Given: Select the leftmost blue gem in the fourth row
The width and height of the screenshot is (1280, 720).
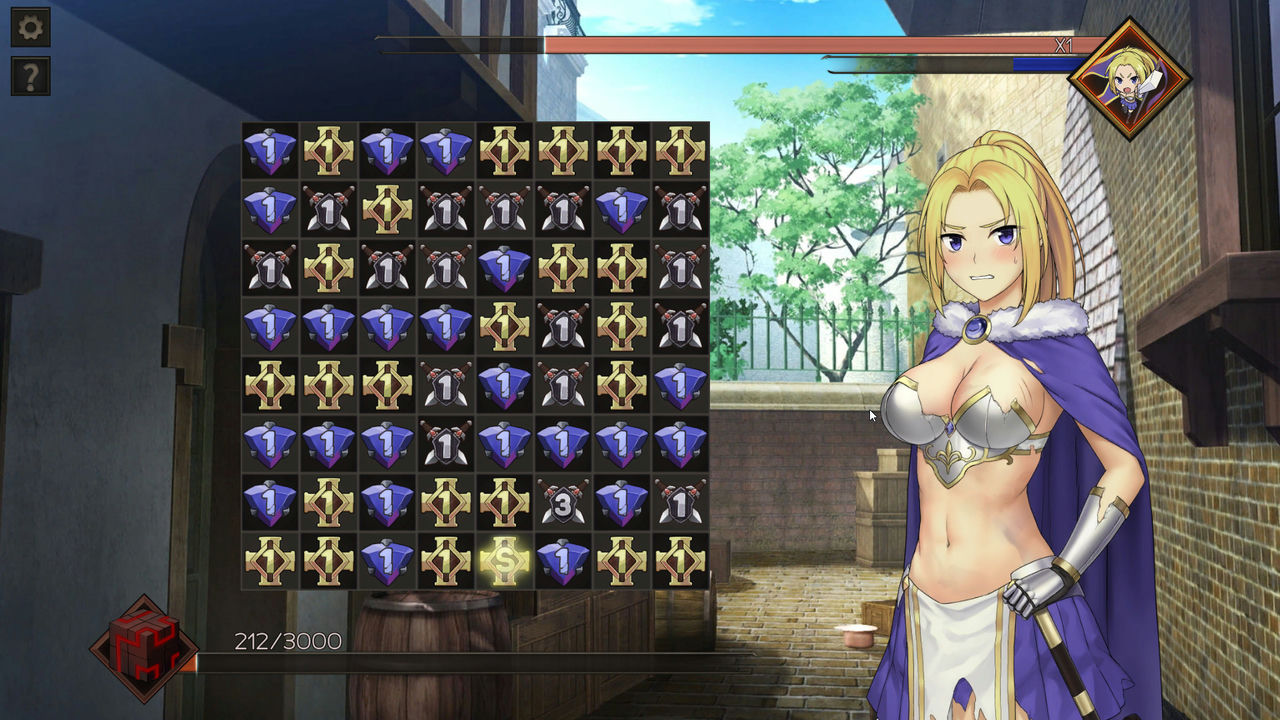Looking at the screenshot, I should (268, 325).
